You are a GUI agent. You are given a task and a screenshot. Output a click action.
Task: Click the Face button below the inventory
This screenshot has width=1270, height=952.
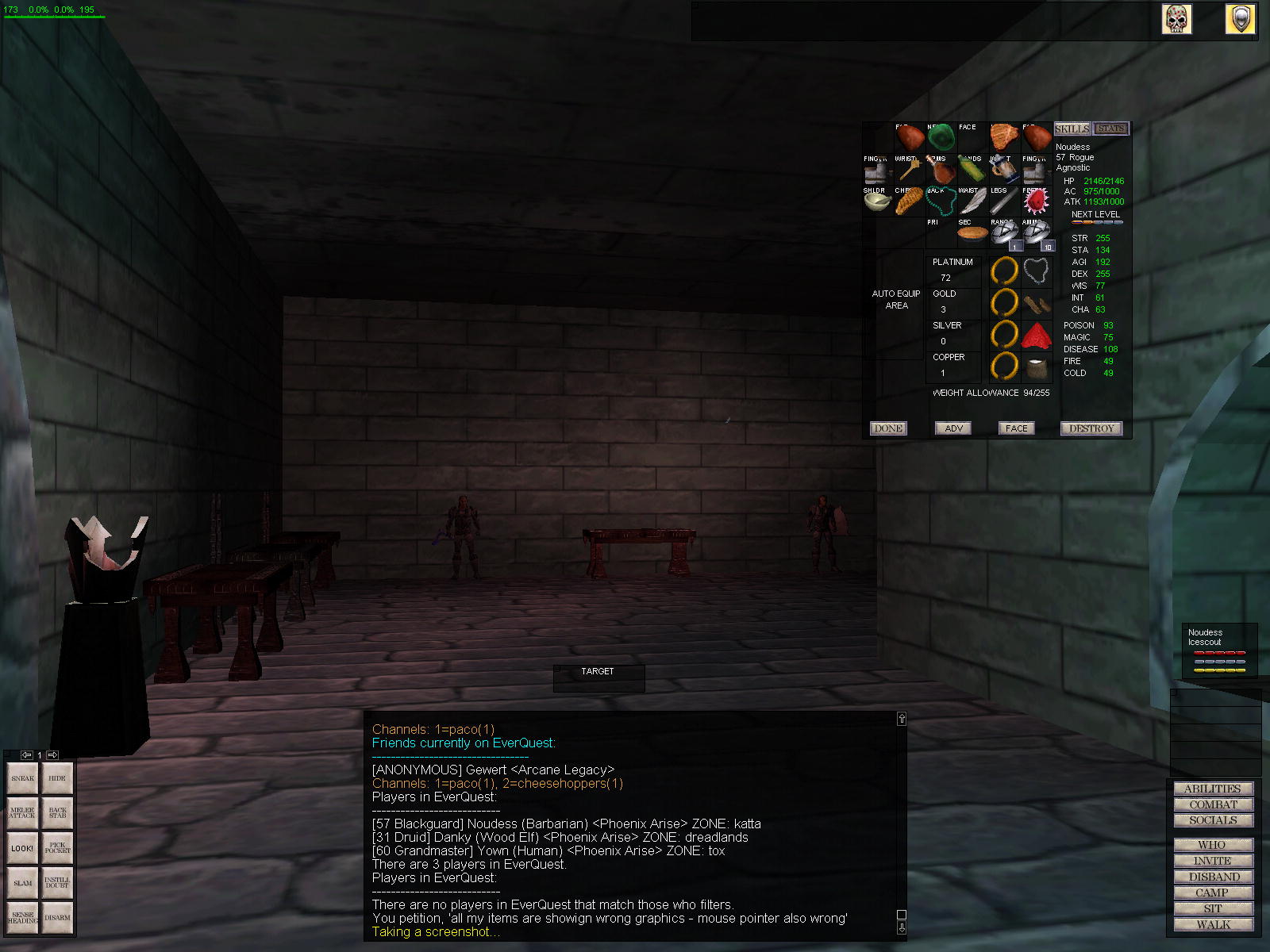click(x=1016, y=428)
